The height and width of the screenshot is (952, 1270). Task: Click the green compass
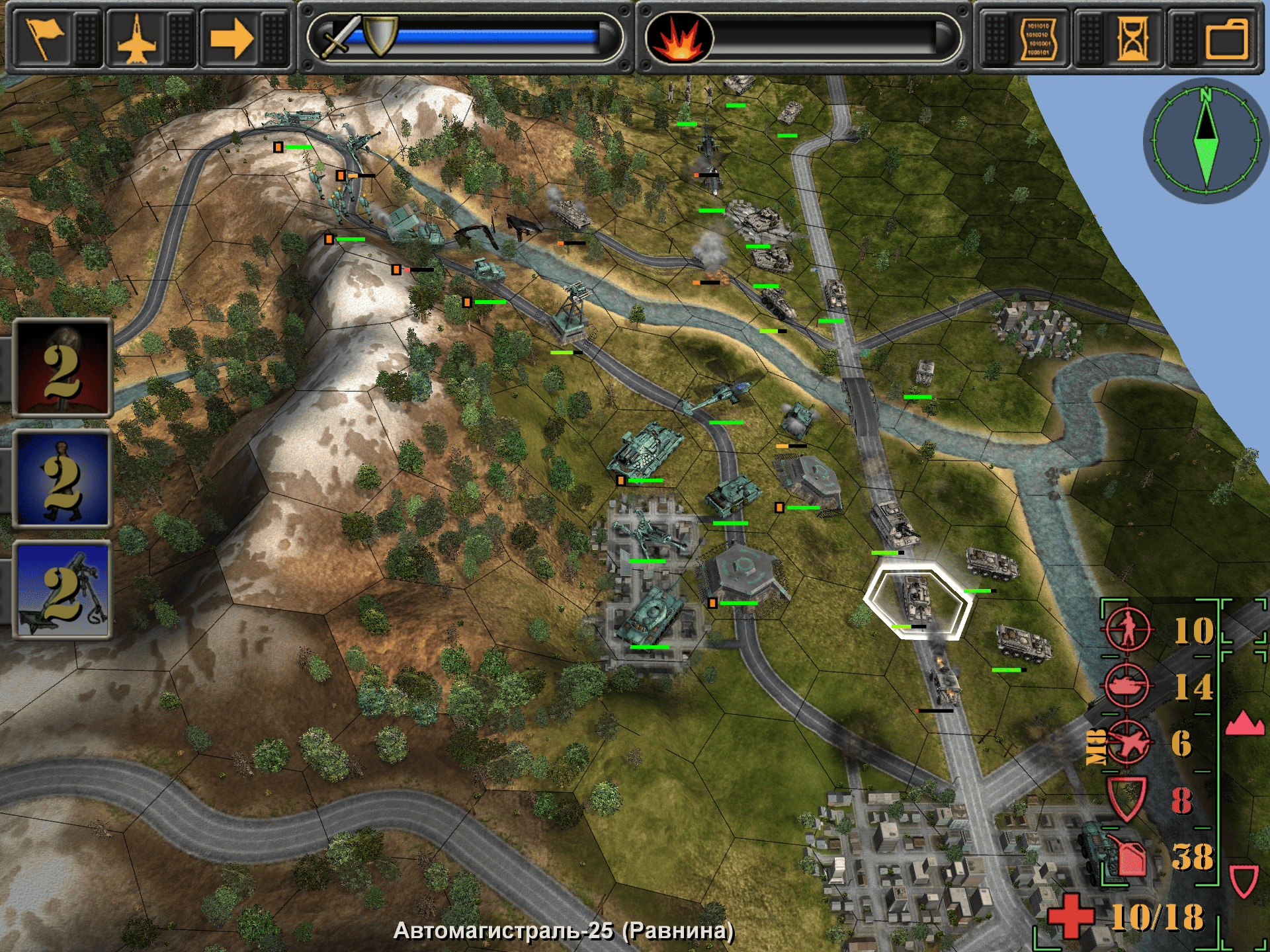[1205, 140]
